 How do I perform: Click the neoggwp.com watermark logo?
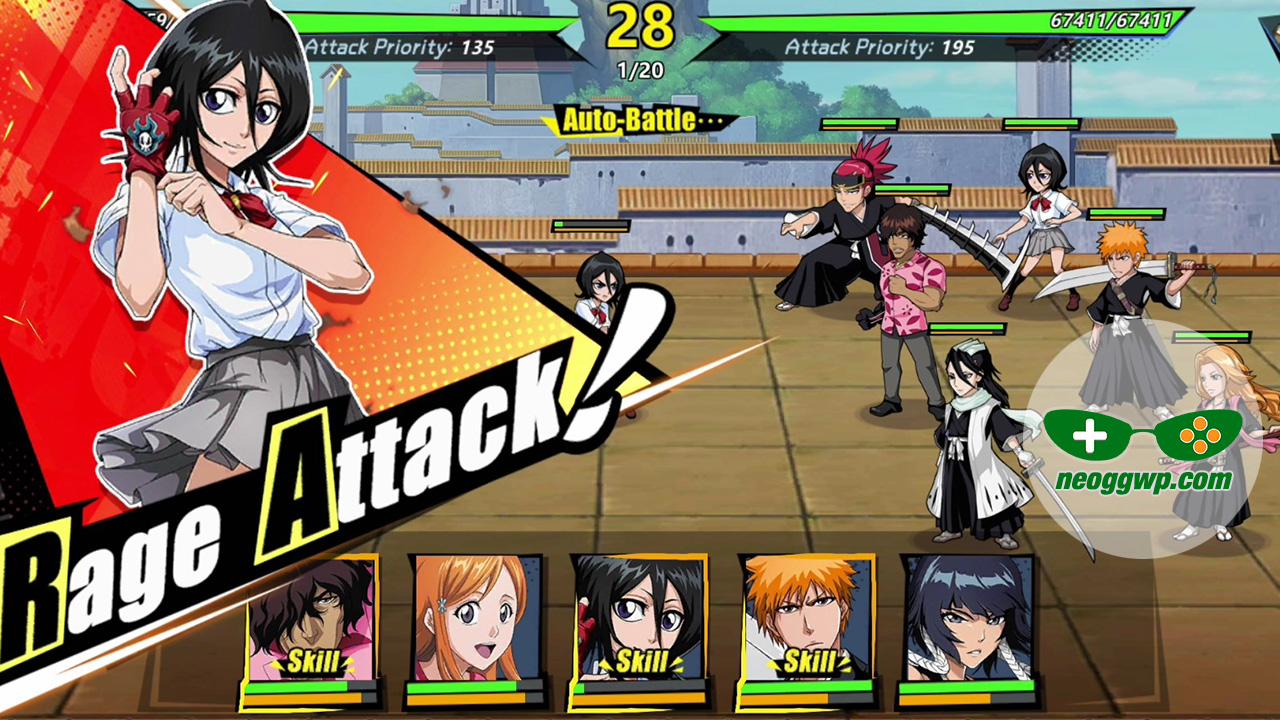coord(1143,450)
